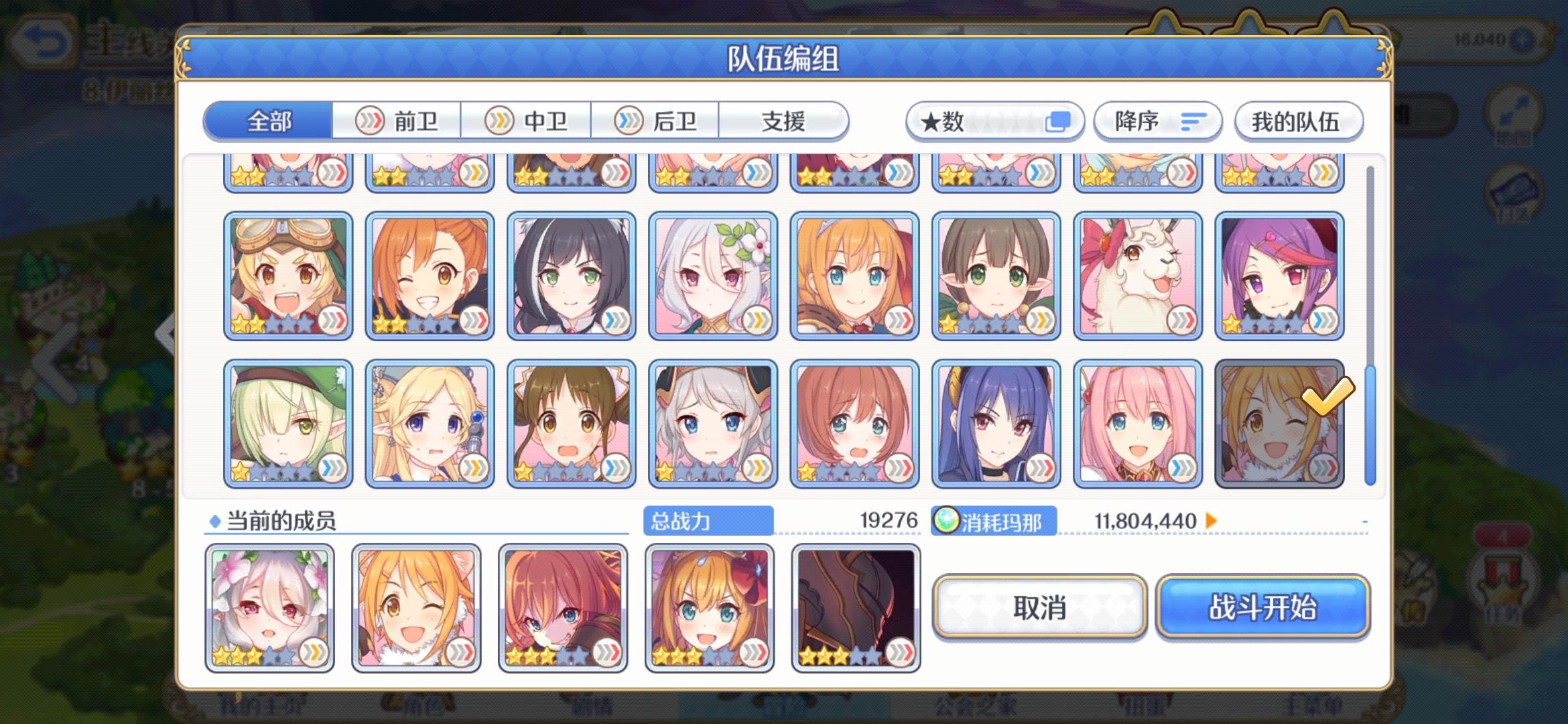Toggle 降序 descending sort order

pos(1157,121)
